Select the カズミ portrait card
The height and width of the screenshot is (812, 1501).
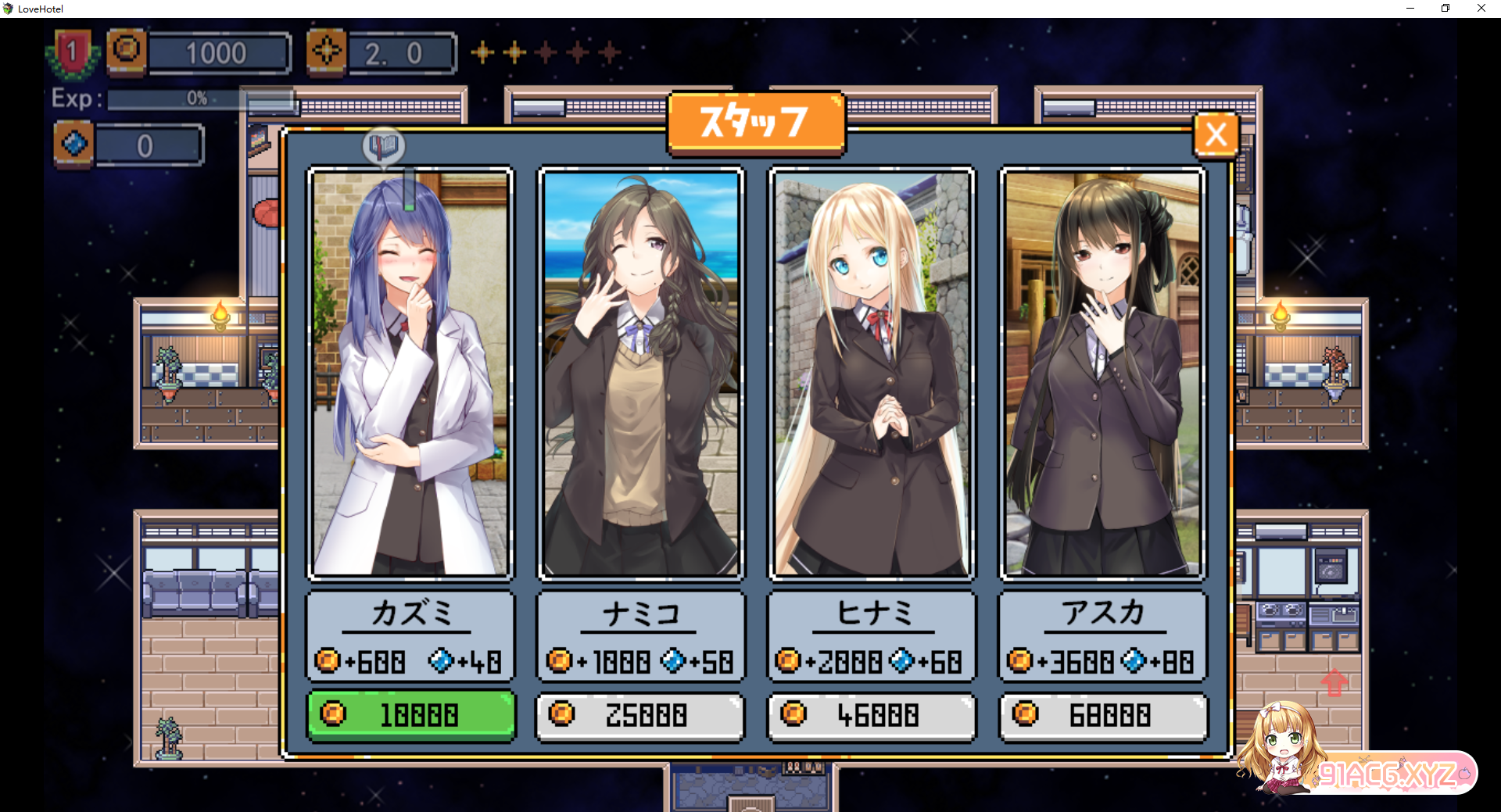pyautogui.click(x=410, y=374)
